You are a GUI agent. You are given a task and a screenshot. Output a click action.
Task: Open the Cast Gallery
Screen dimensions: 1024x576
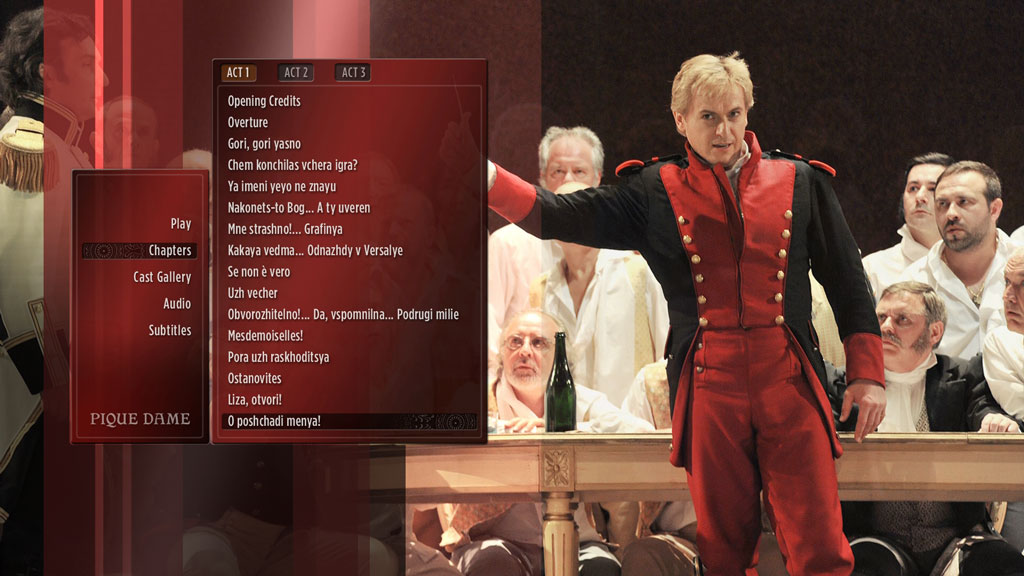162,277
